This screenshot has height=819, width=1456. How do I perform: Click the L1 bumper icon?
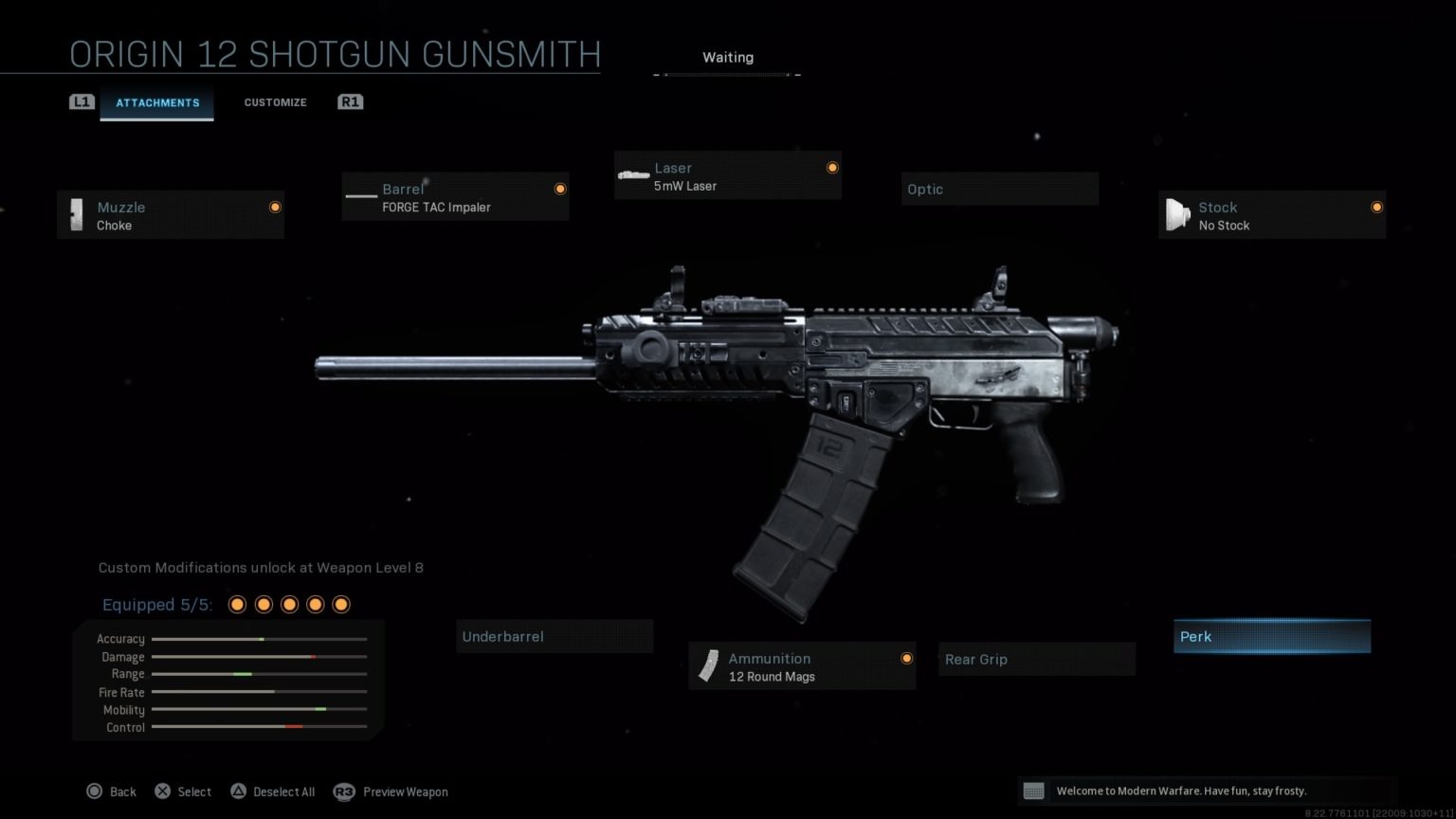pyautogui.click(x=82, y=101)
